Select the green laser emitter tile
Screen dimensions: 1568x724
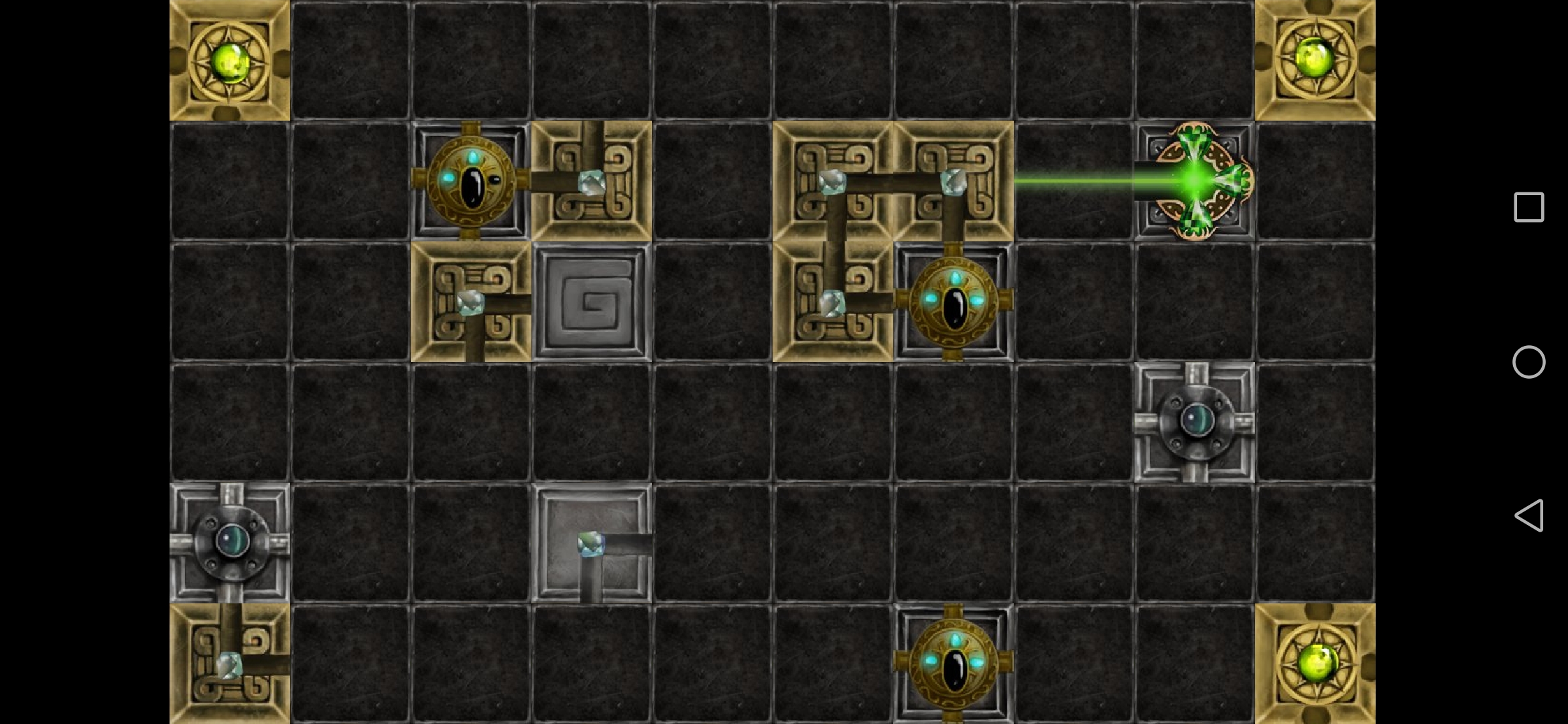pyautogui.click(x=1195, y=181)
